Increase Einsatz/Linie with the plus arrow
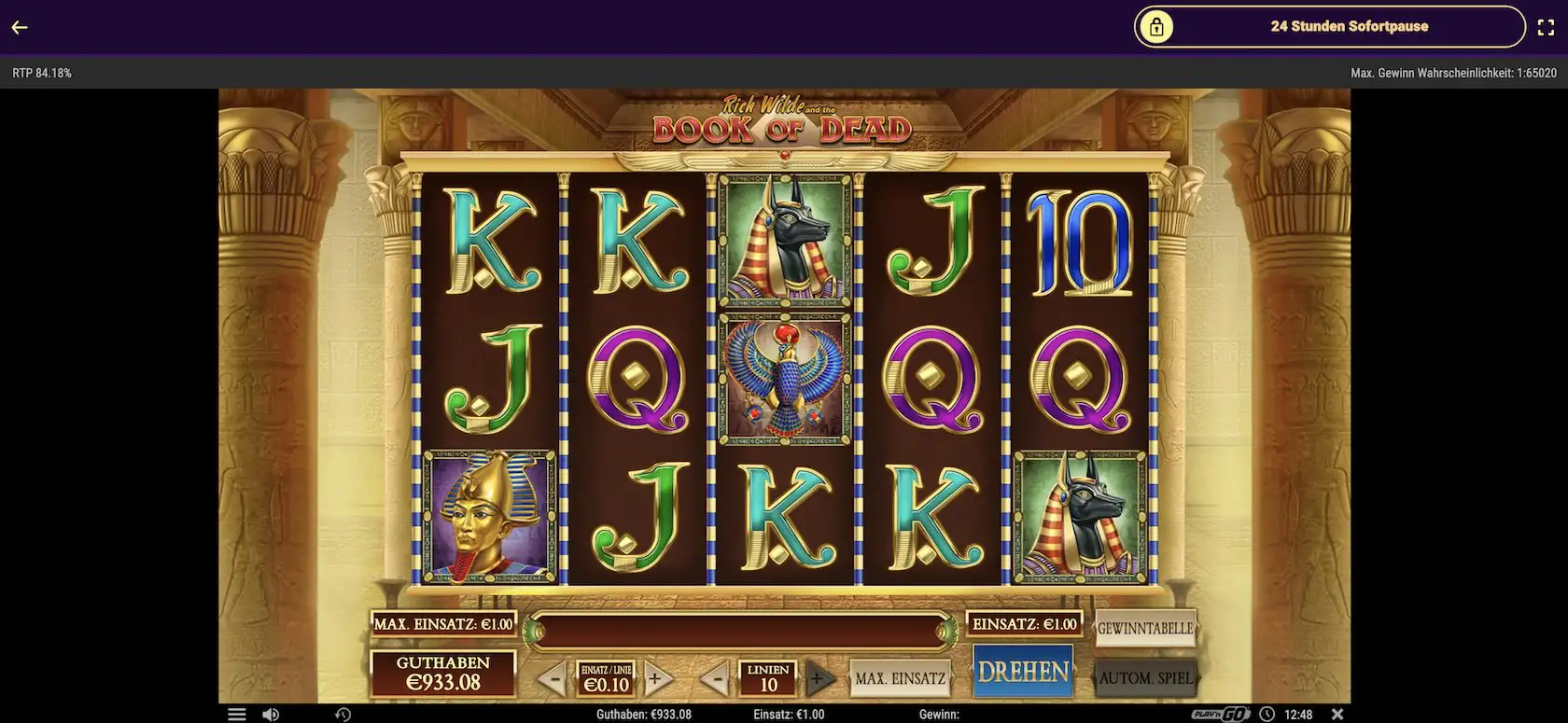 tap(656, 679)
